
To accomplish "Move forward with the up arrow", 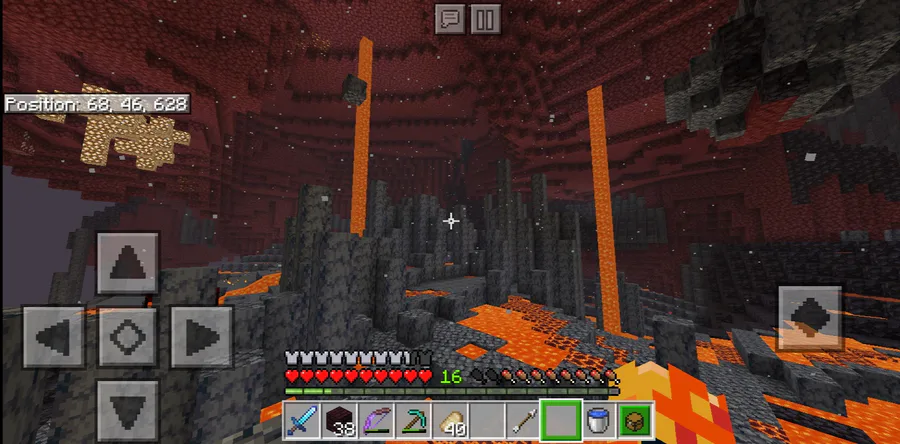I will (x=127, y=264).
